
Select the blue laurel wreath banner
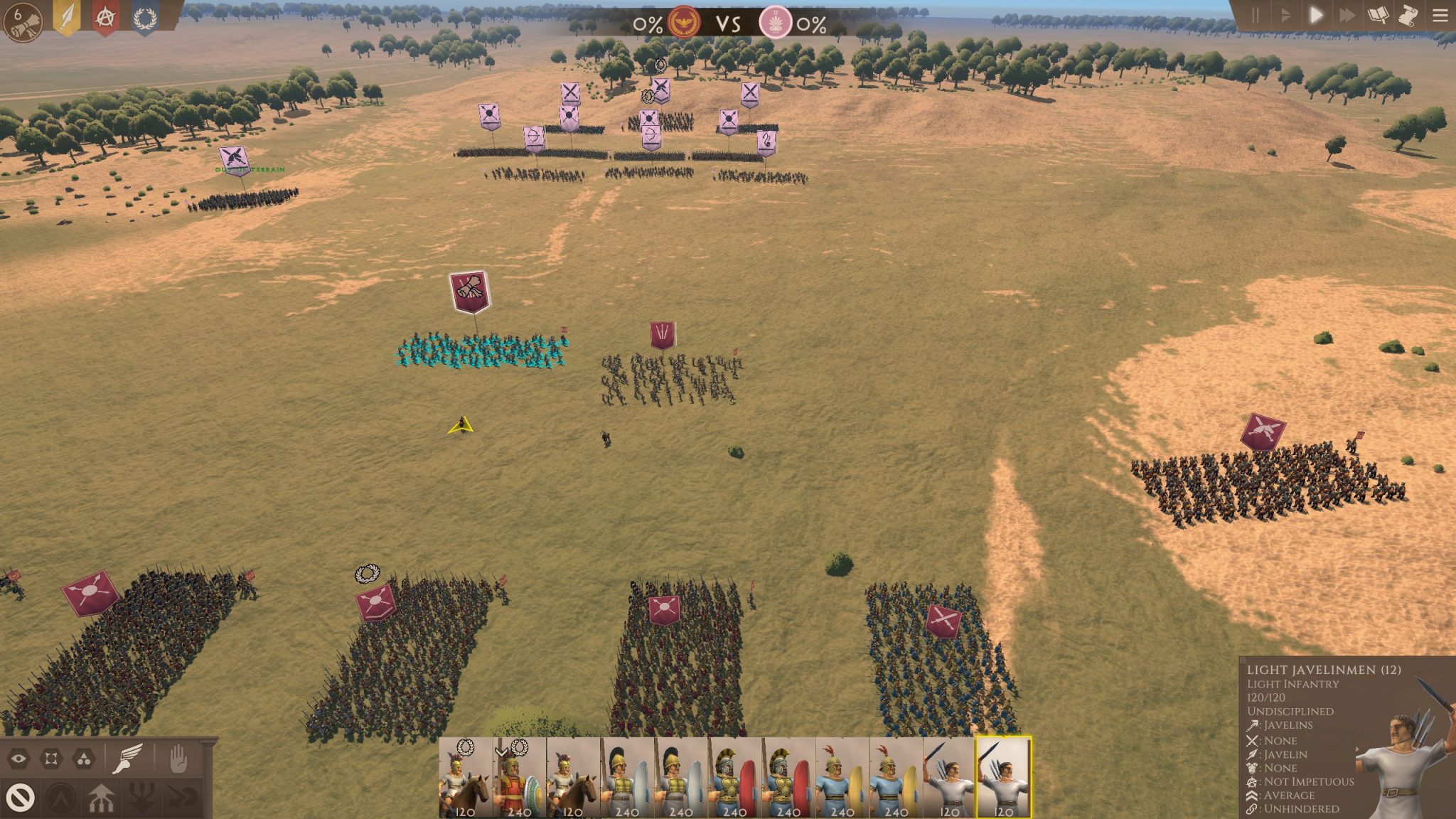pyautogui.click(x=144, y=18)
